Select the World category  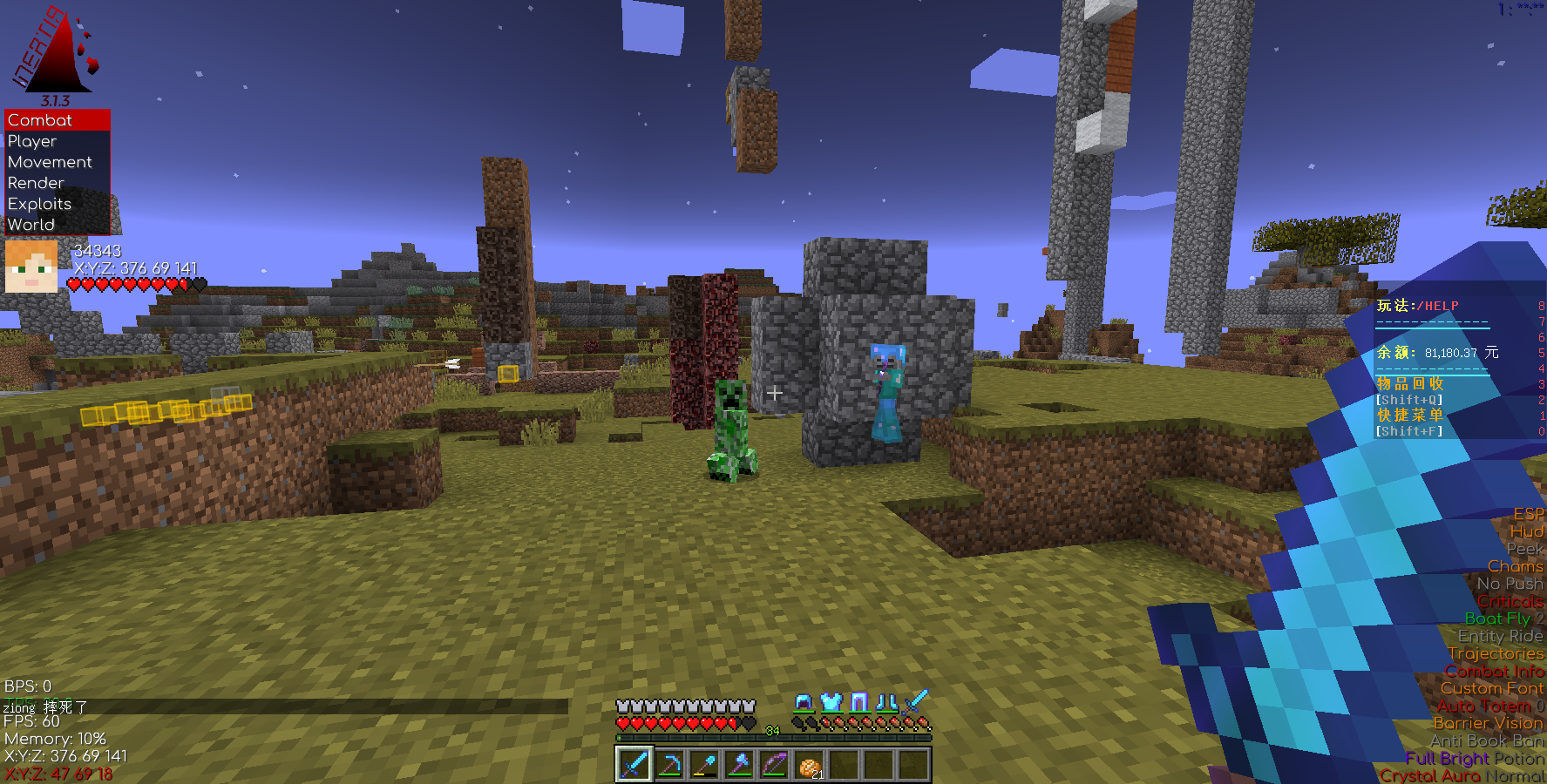(x=31, y=225)
